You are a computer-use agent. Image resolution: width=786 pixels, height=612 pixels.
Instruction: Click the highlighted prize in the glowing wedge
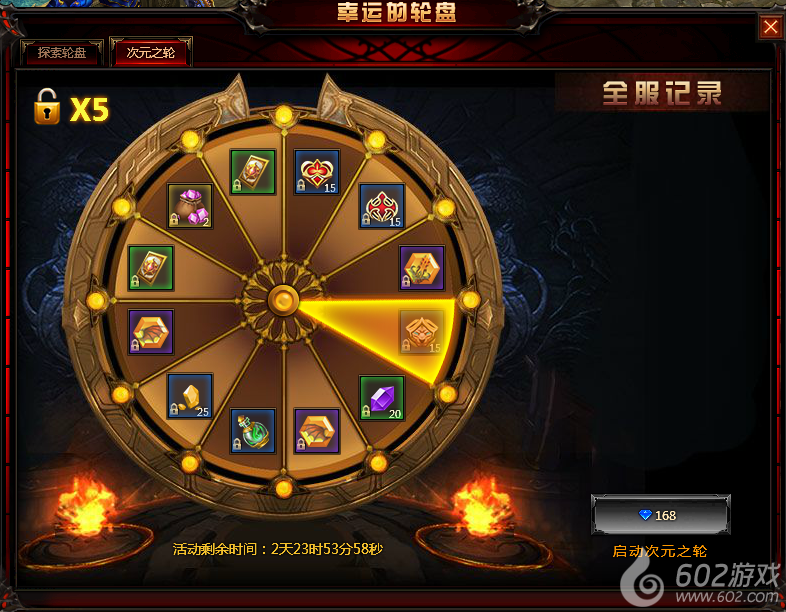(421, 333)
